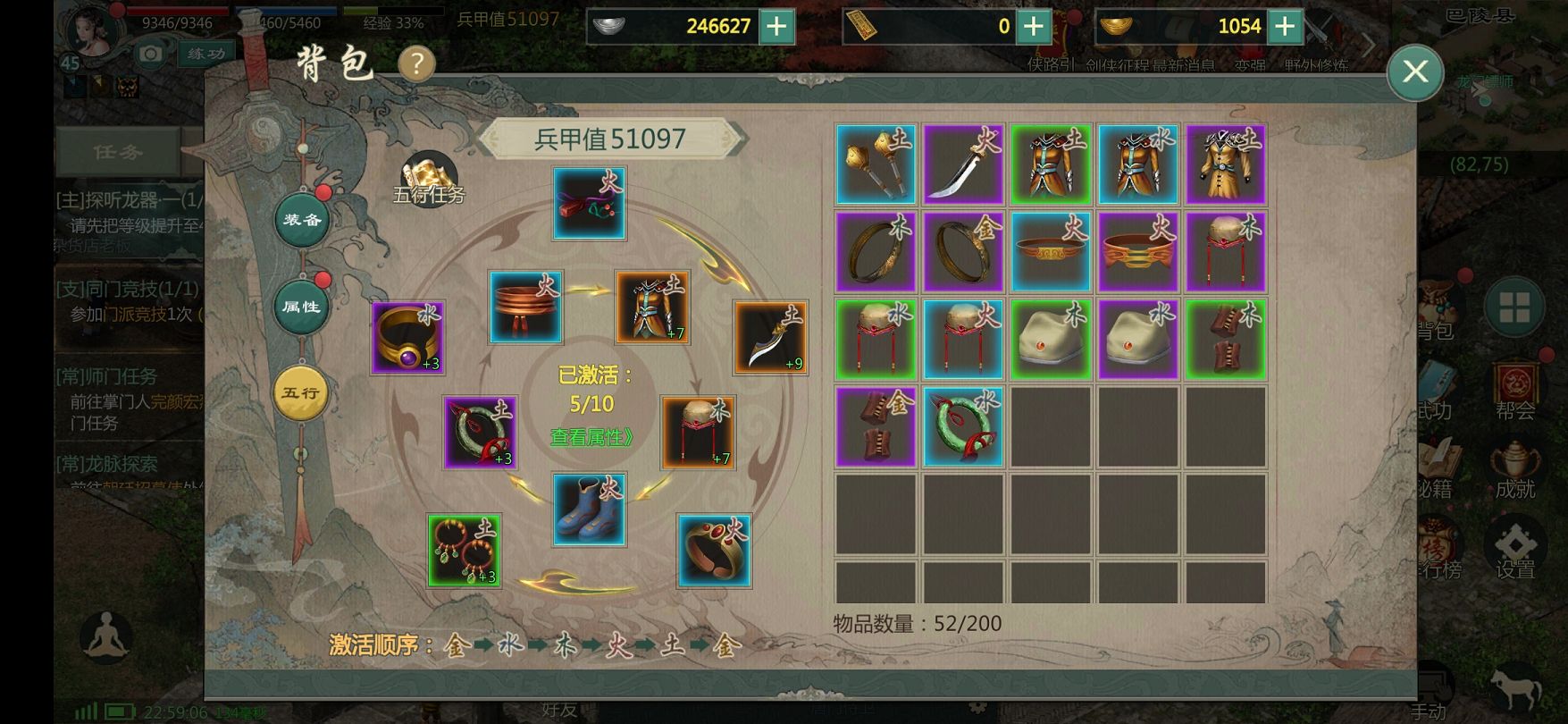
Task: Select the equipped dagger weapon with +9
Action: (770, 337)
